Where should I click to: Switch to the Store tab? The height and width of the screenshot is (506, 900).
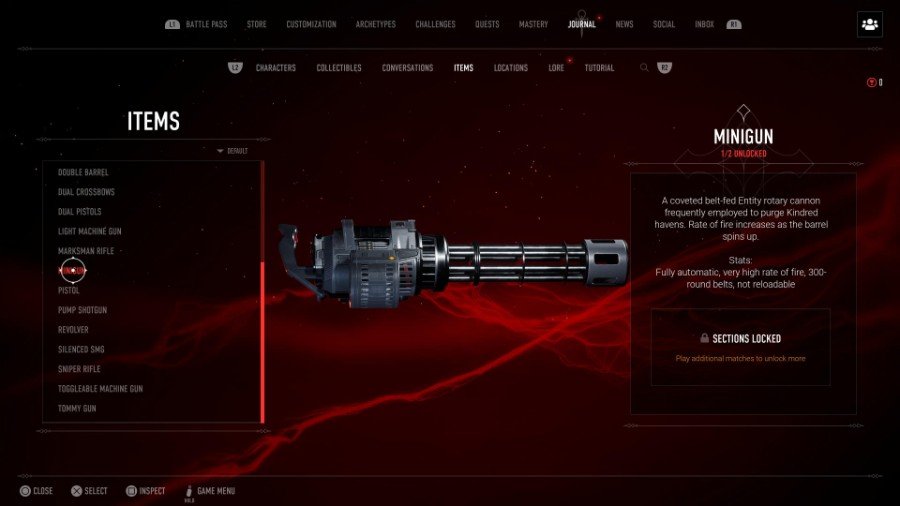tap(257, 24)
